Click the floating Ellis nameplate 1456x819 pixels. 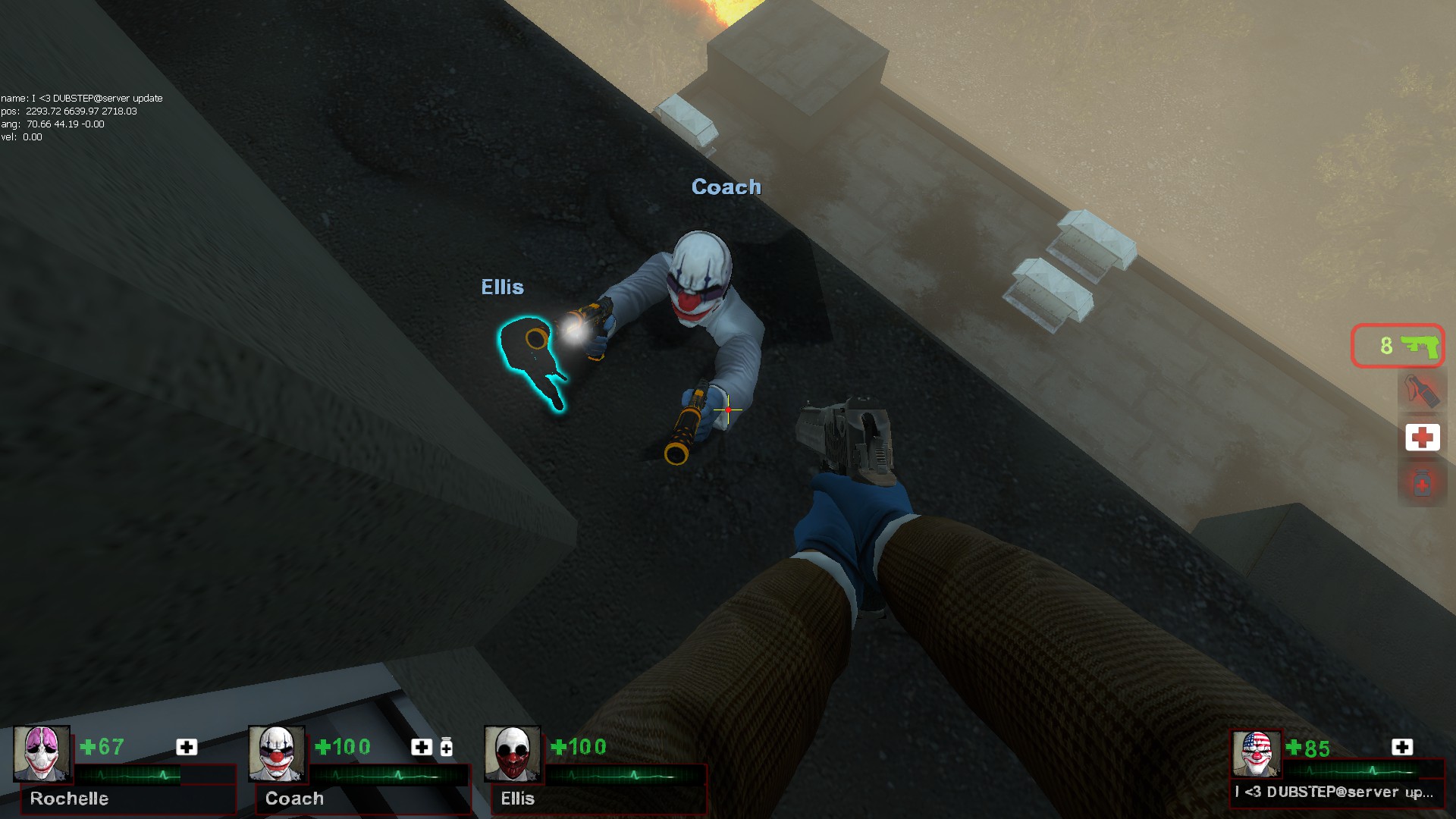coord(502,287)
